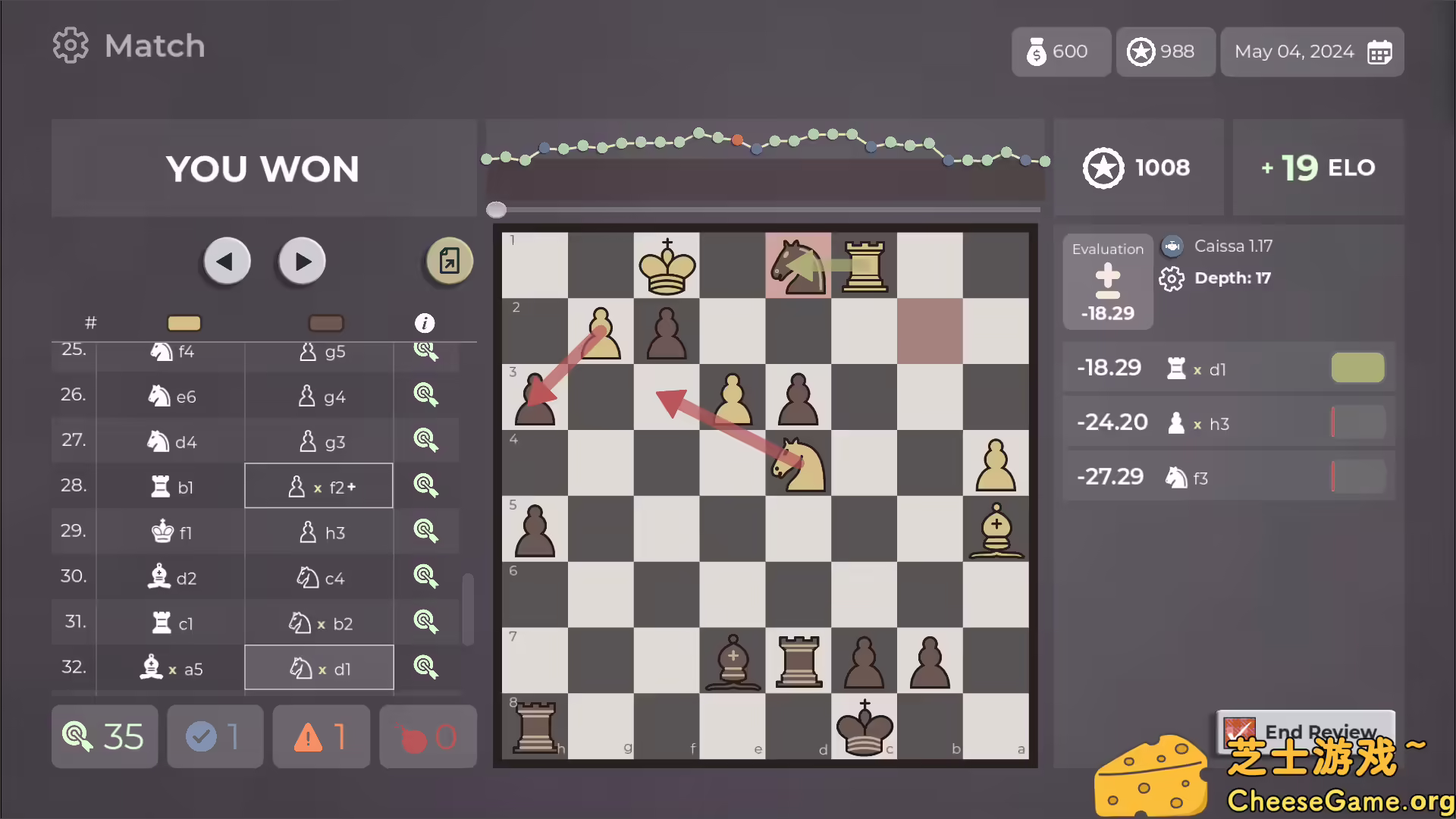
Task: Toggle the info icon above the move list
Action: point(425,322)
